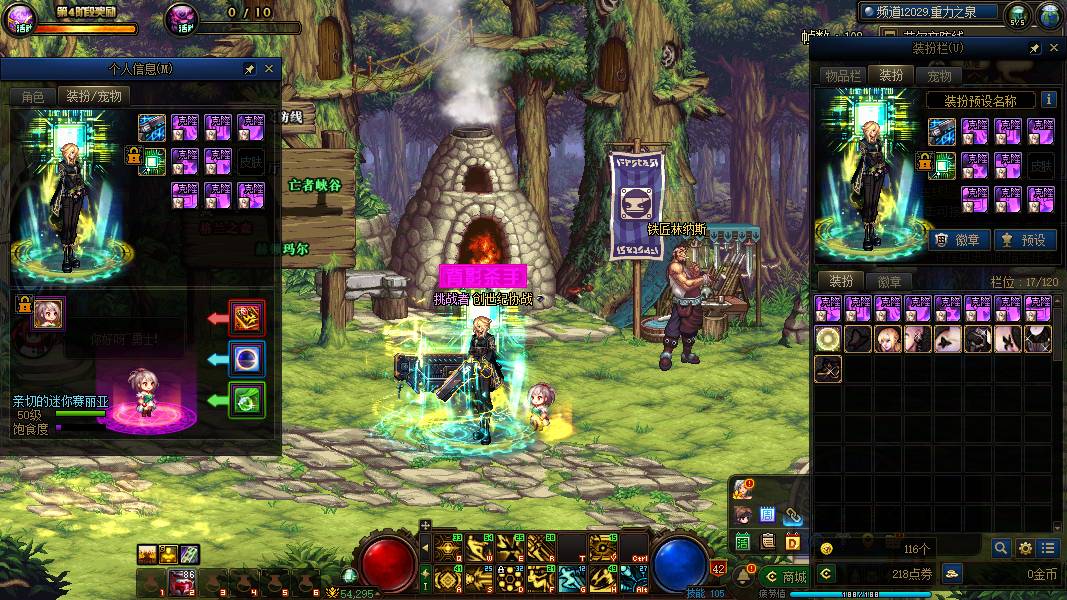Click the notification bell icon
Image resolution: width=1067 pixels, height=600 pixels.
coord(744,576)
